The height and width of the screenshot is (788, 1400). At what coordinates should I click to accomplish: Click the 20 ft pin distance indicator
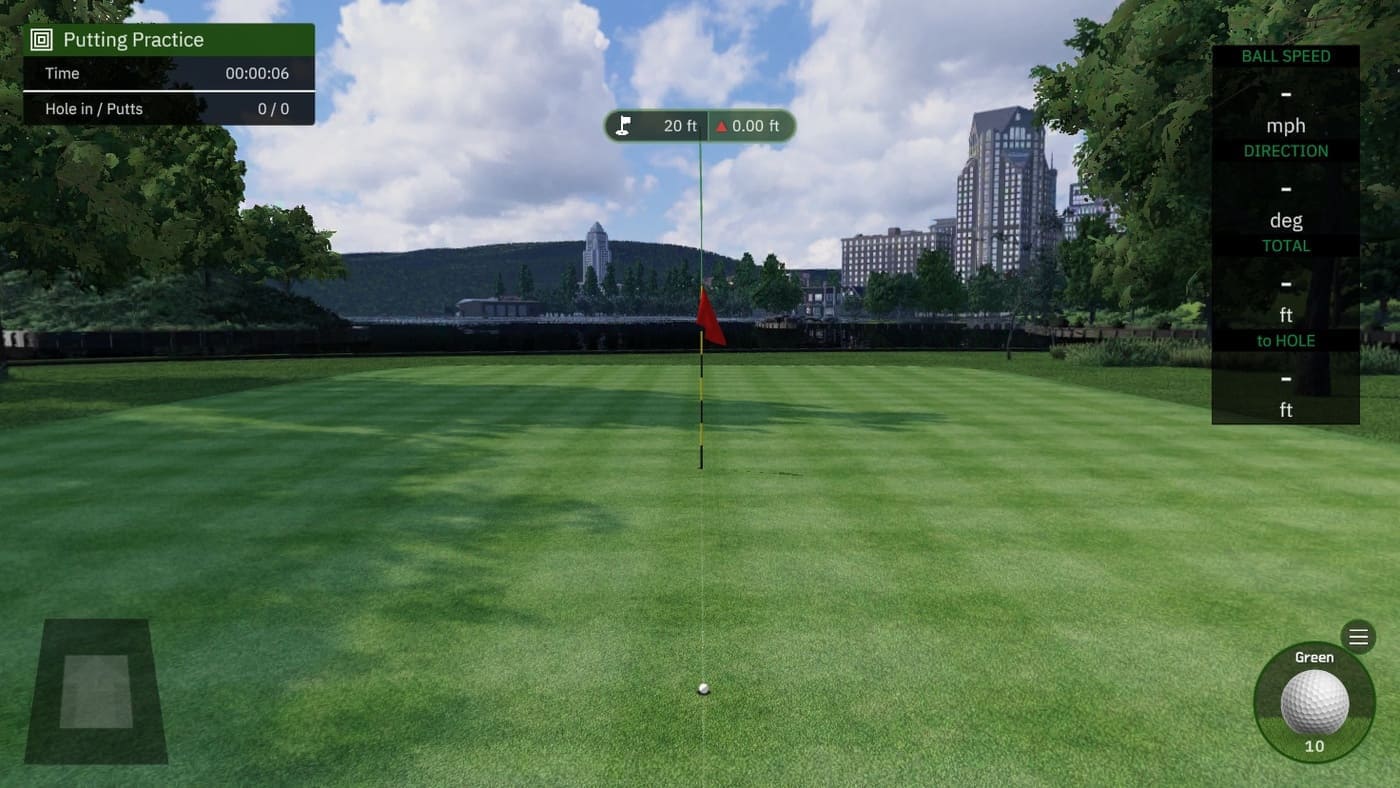pos(657,126)
